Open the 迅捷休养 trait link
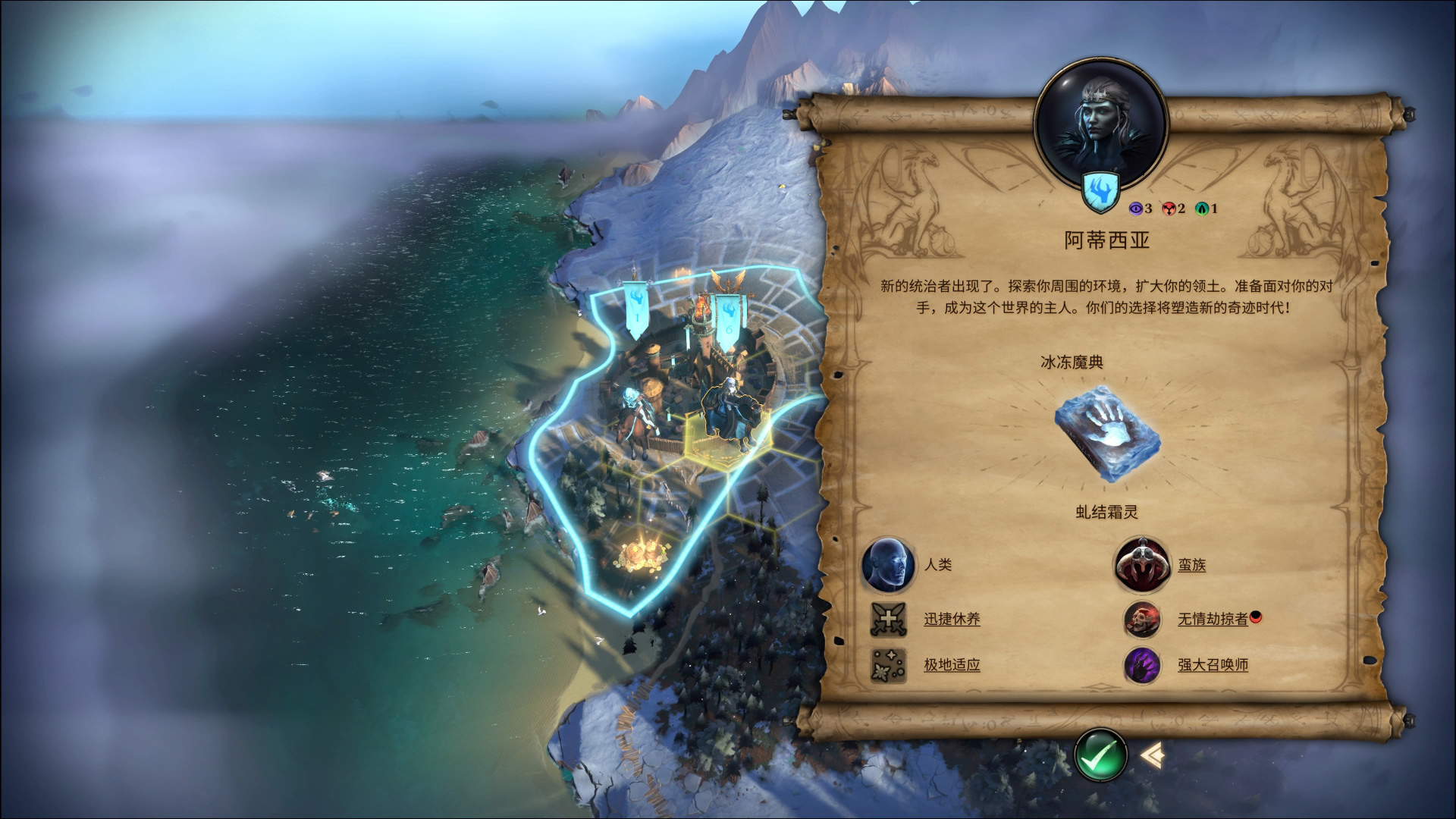Viewport: 1456px width, 819px height. [952, 619]
